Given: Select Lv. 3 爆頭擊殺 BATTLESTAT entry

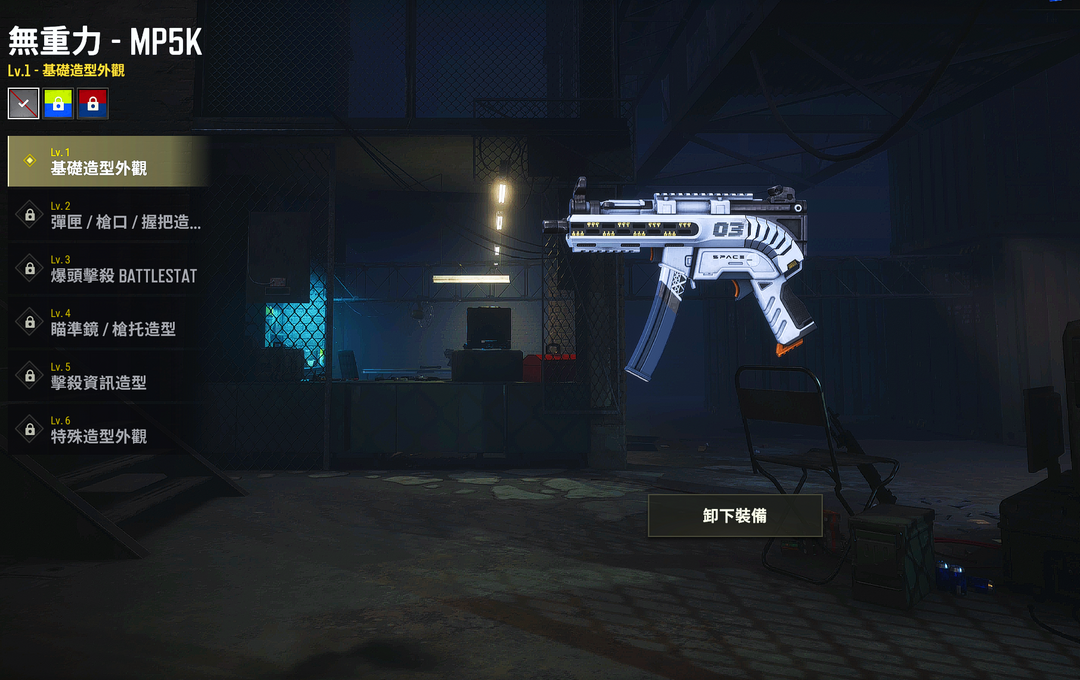Looking at the screenshot, I should click(107, 269).
